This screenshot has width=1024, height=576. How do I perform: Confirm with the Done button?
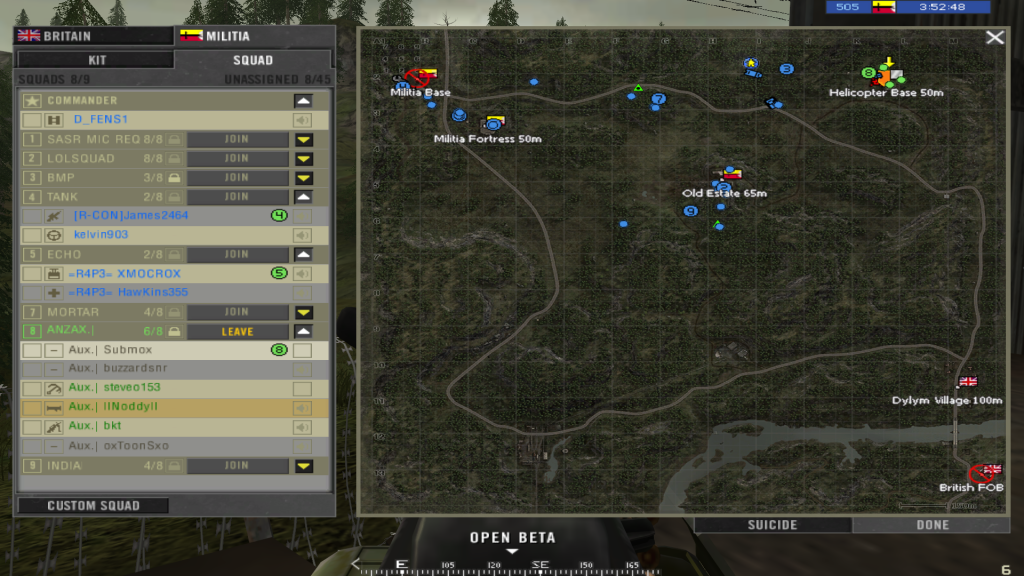click(932, 525)
